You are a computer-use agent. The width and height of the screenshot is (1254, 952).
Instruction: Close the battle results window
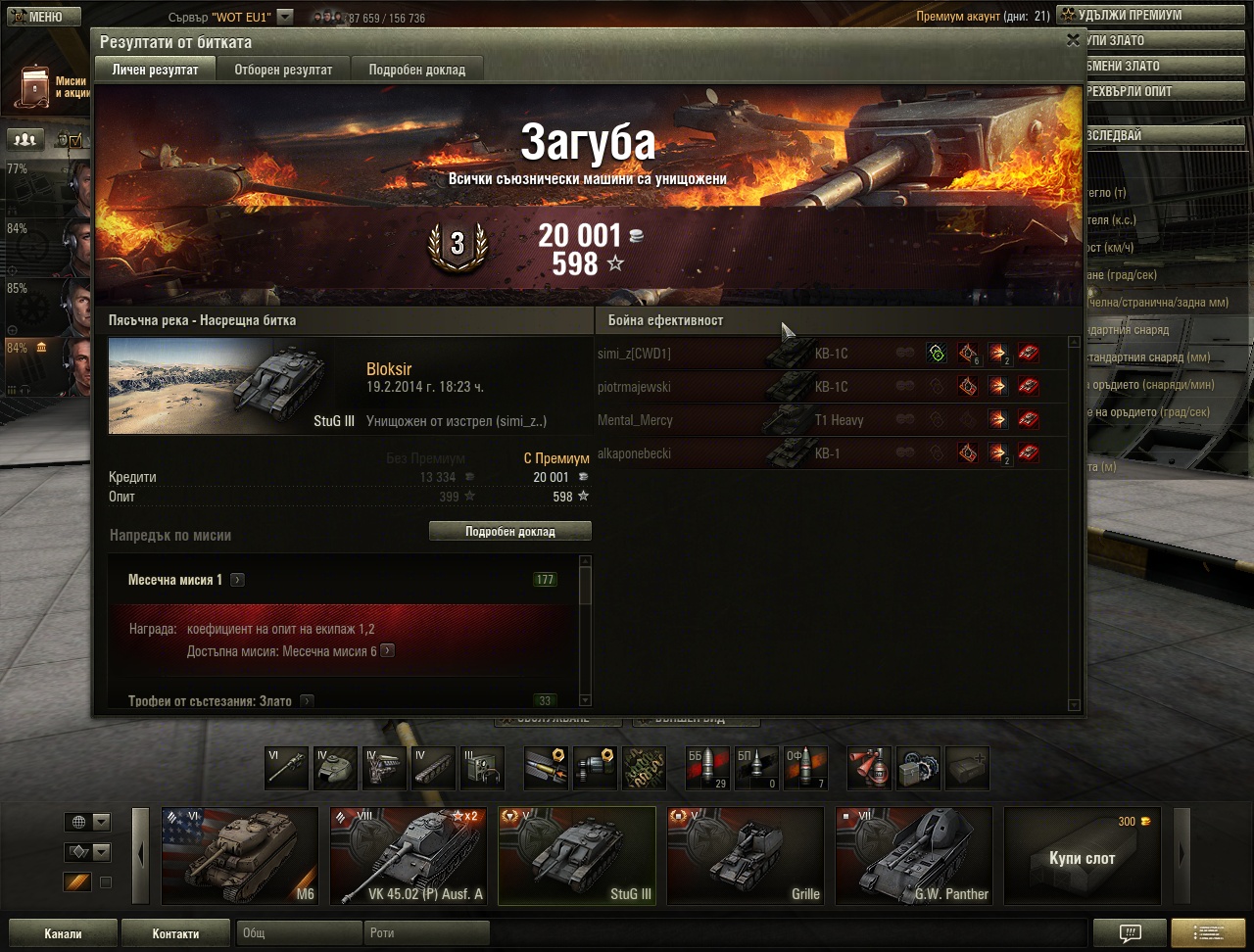1073,40
